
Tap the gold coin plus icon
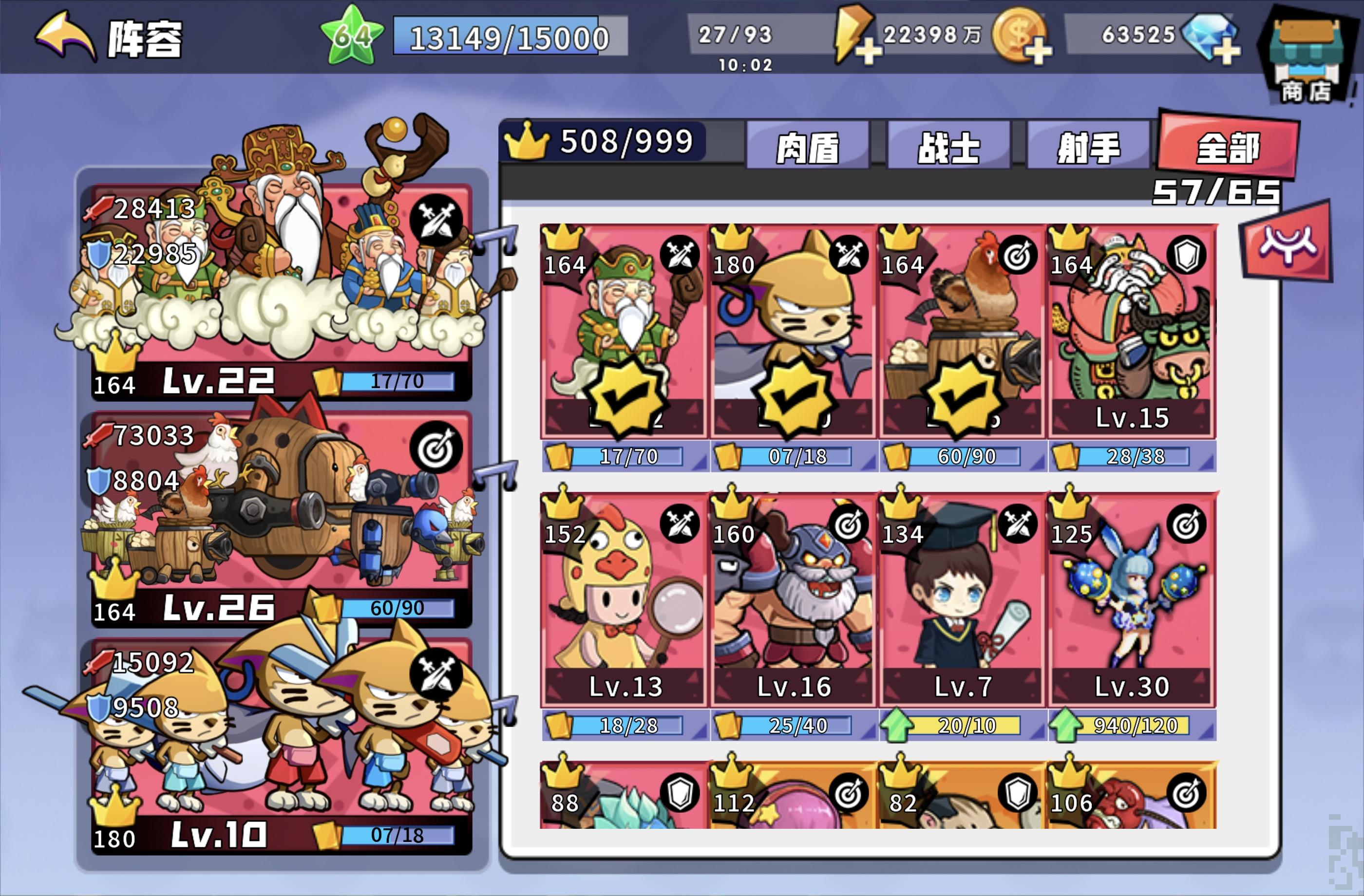tap(1038, 52)
